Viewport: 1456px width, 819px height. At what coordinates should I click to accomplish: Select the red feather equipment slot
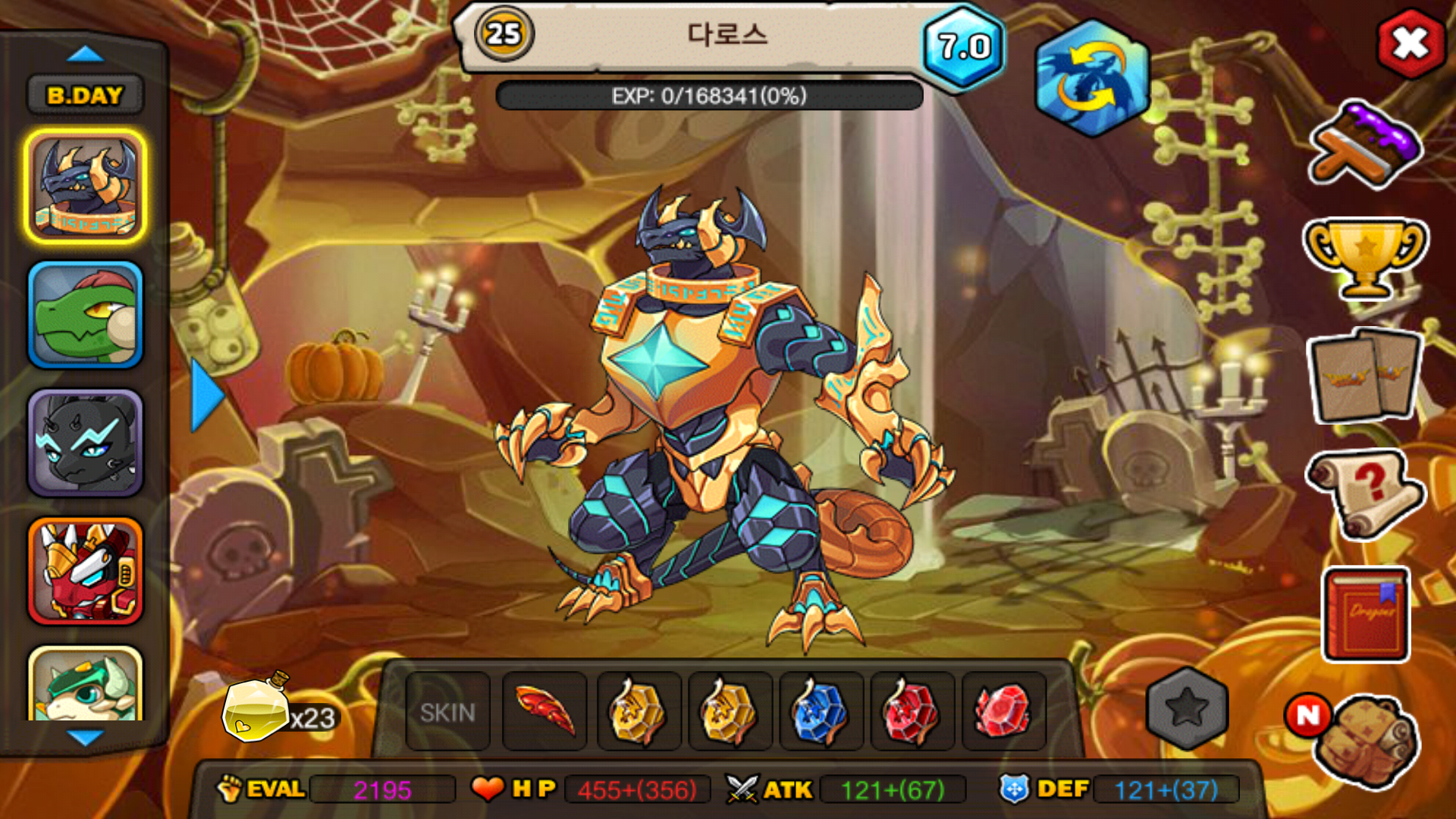click(544, 711)
